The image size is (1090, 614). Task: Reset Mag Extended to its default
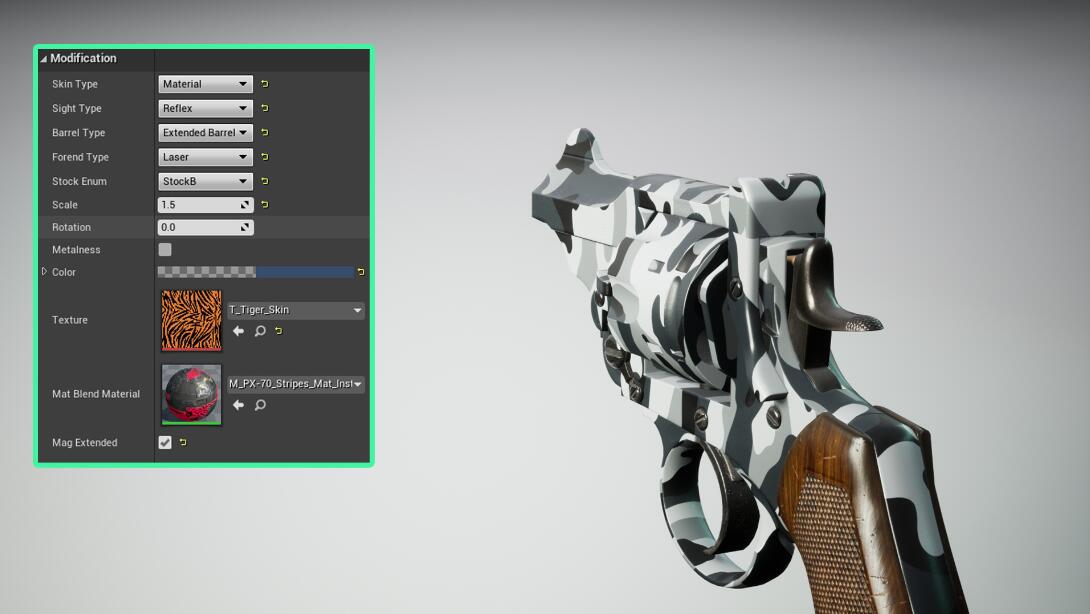click(x=182, y=443)
